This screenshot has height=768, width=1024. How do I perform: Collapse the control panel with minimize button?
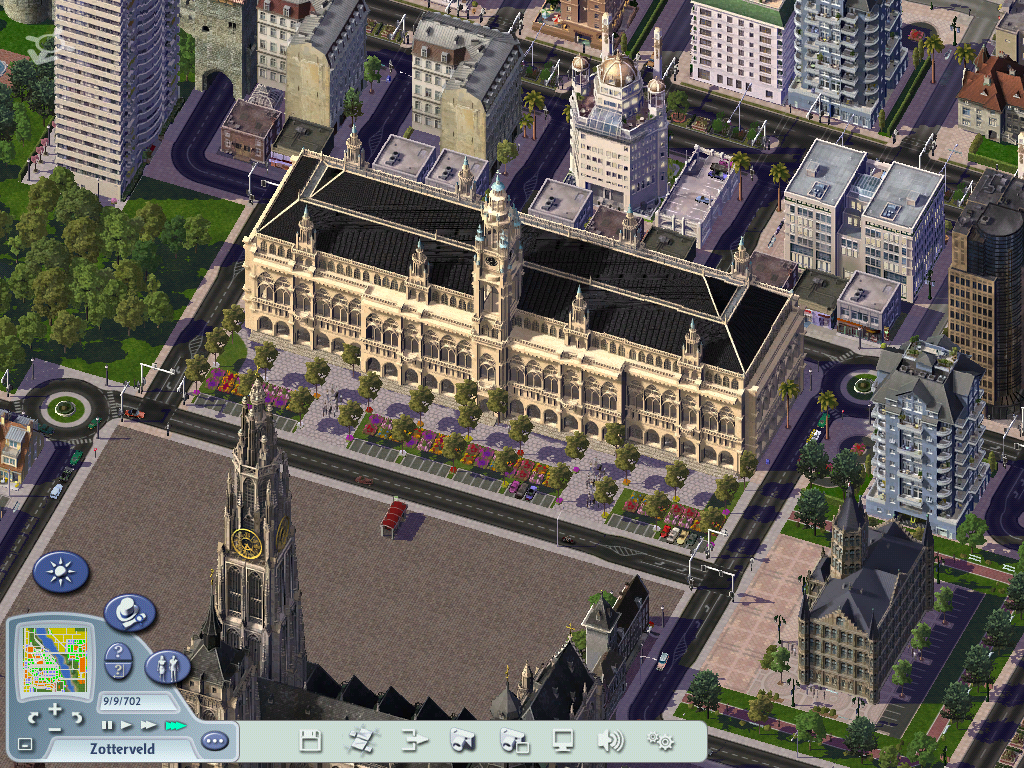pyautogui.click(x=25, y=744)
